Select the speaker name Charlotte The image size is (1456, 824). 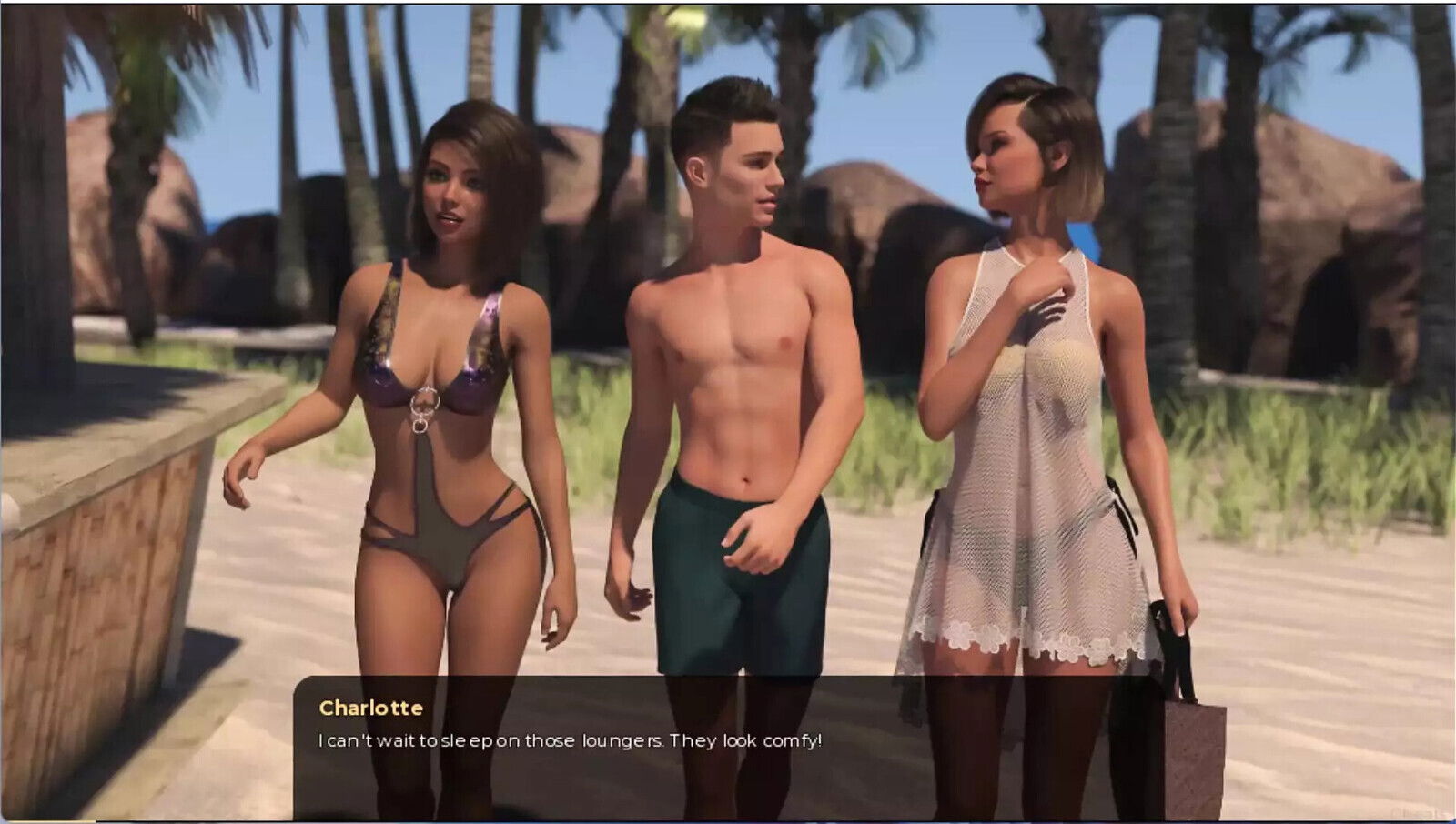click(371, 708)
